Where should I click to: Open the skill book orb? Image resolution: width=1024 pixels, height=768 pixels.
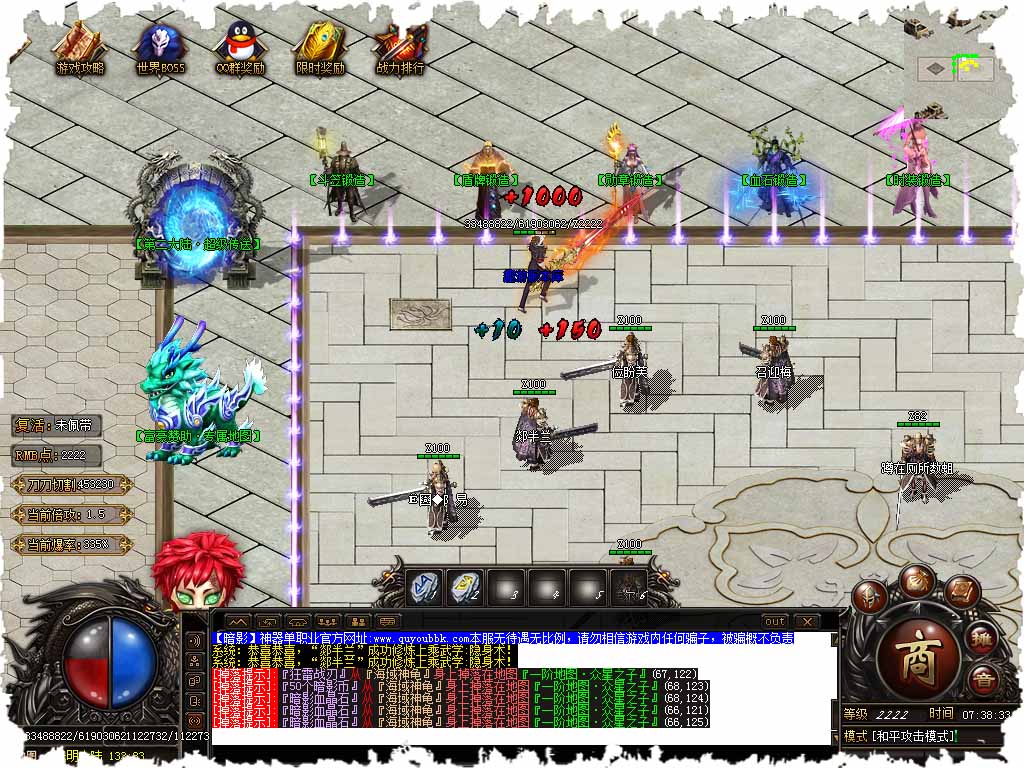coord(961,592)
